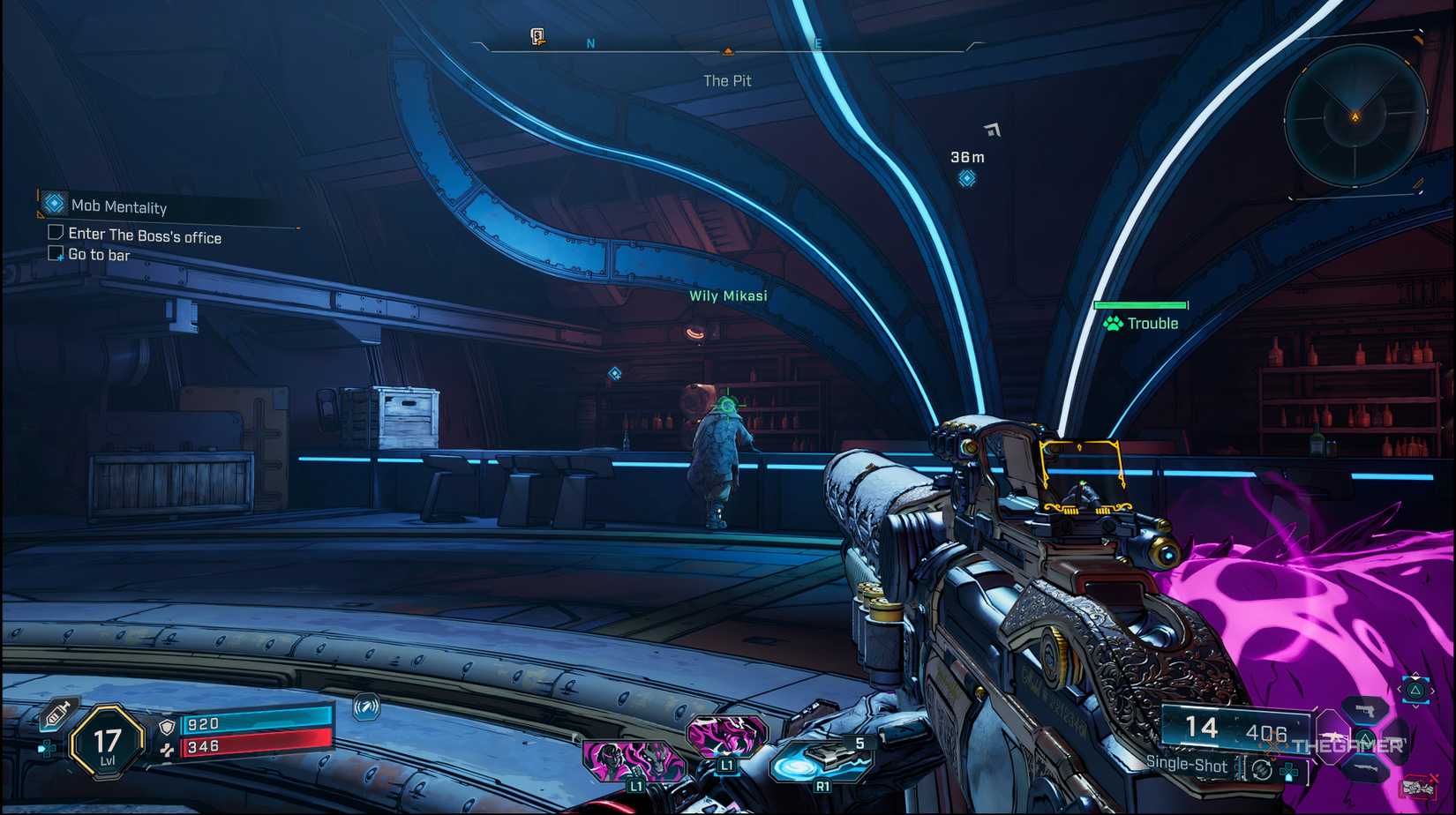Toggle the Single-Shot fire mode icon

pyautogui.click(x=1262, y=770)
